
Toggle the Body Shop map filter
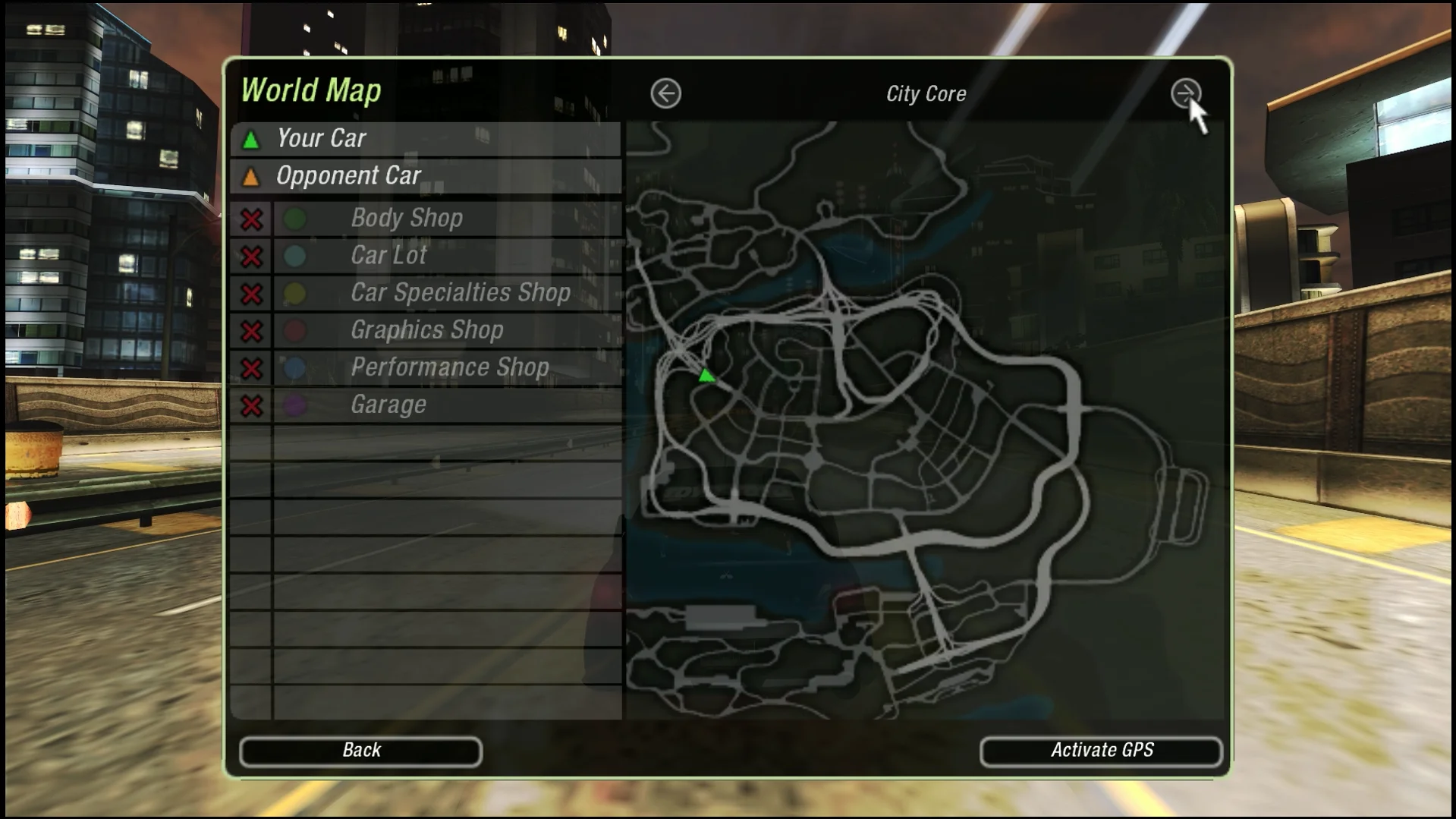click(252, 219)
